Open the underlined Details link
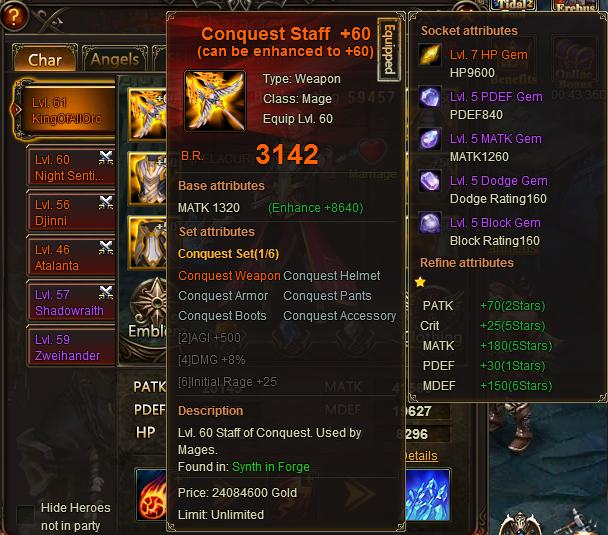Image resolution: width=608 pixels, height=535 pixels. pos(418,456)
